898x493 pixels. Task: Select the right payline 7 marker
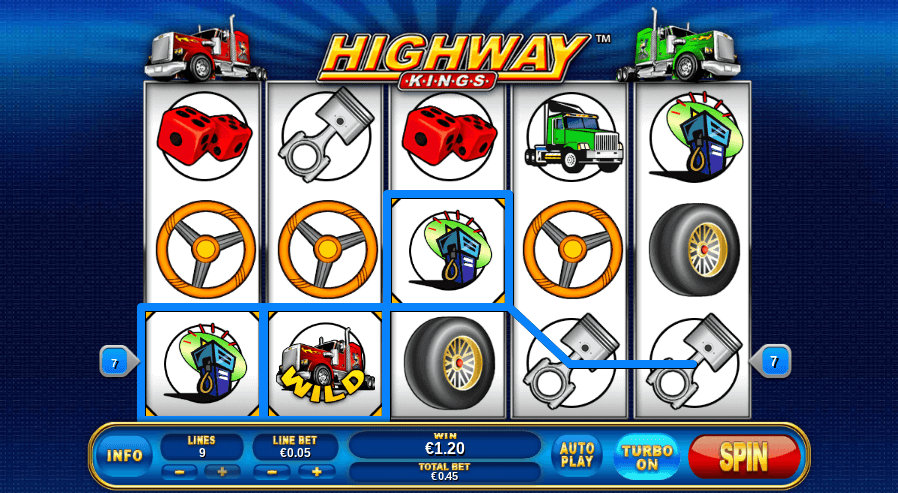(x=774, y=359)
